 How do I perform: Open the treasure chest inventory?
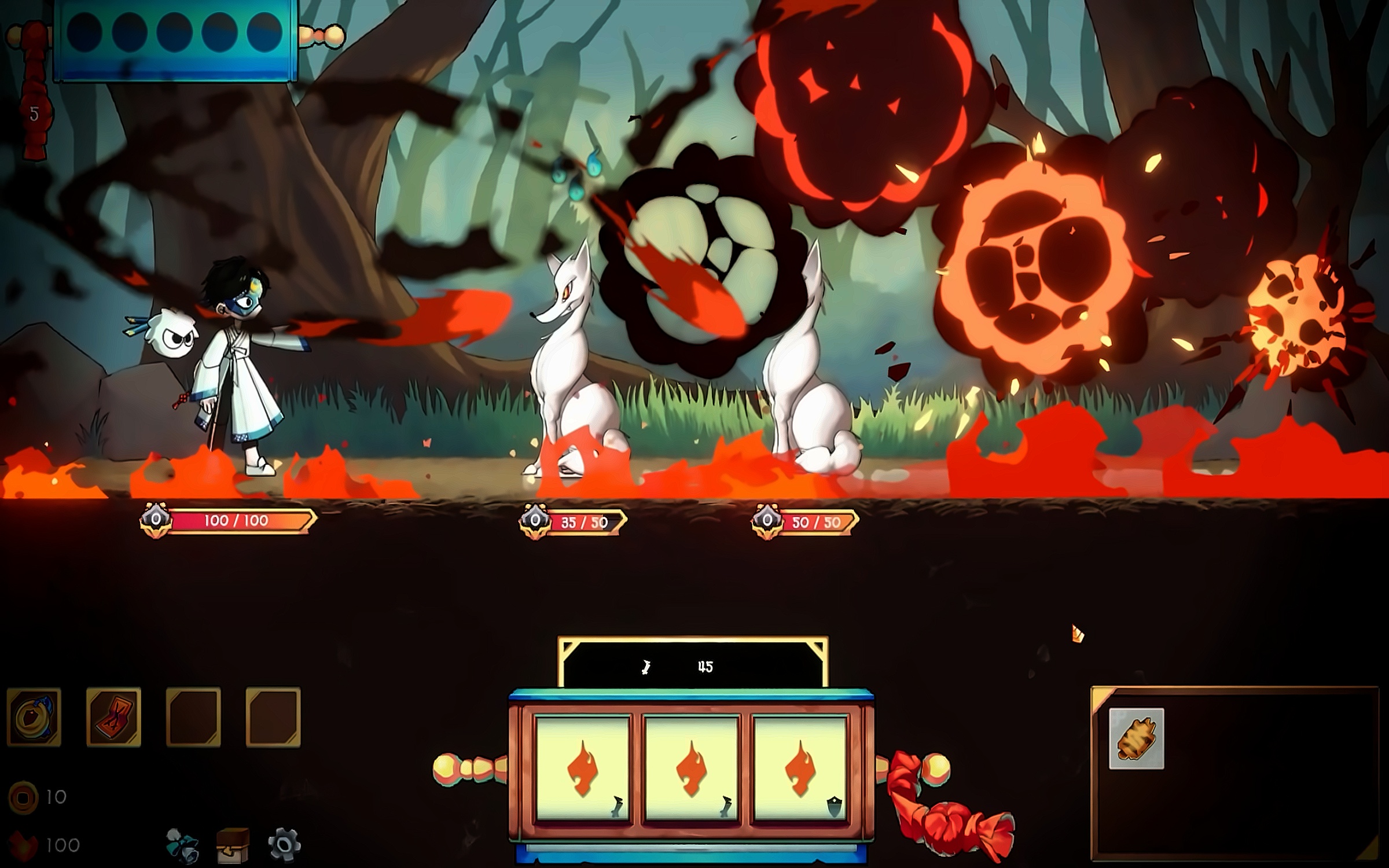pos(233,845)
